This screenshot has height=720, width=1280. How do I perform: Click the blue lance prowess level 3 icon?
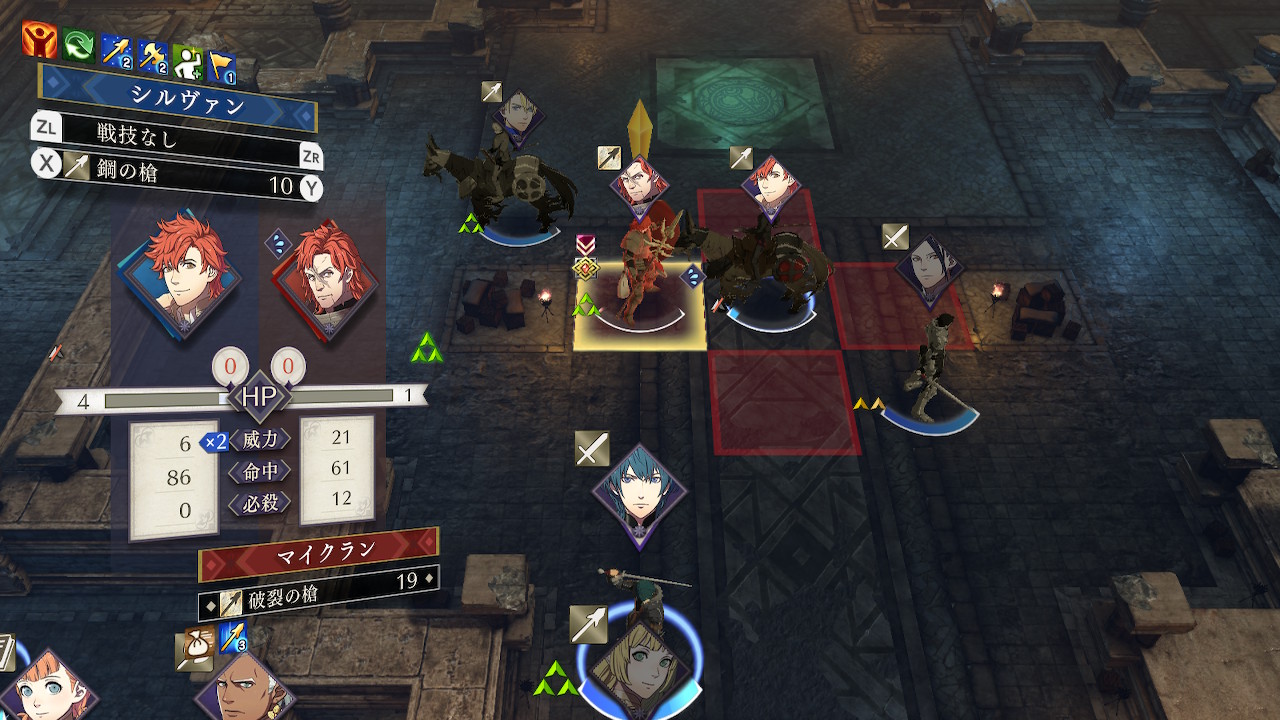[x=233, y=639]
